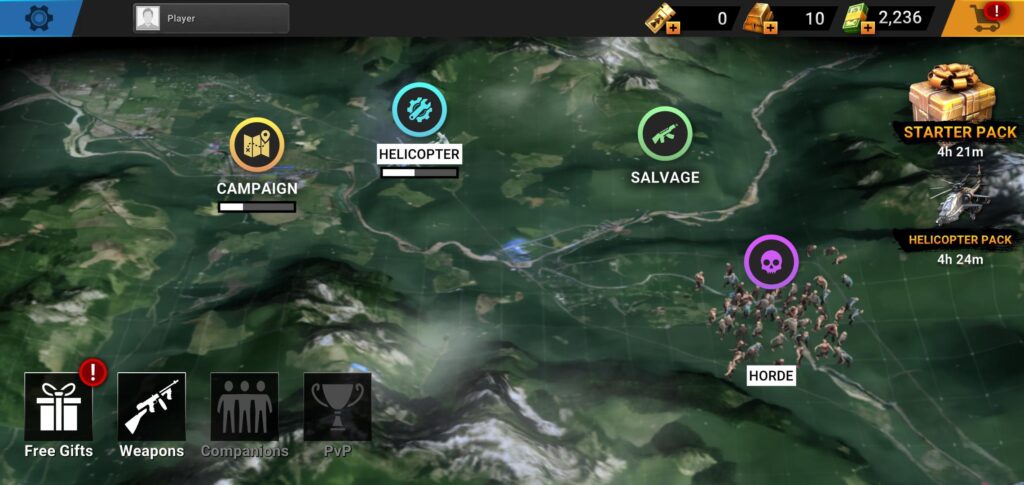This screenshot has width=1024, height=485.
Task: Select the Helicopter mission marker
Action: (419, 110)
